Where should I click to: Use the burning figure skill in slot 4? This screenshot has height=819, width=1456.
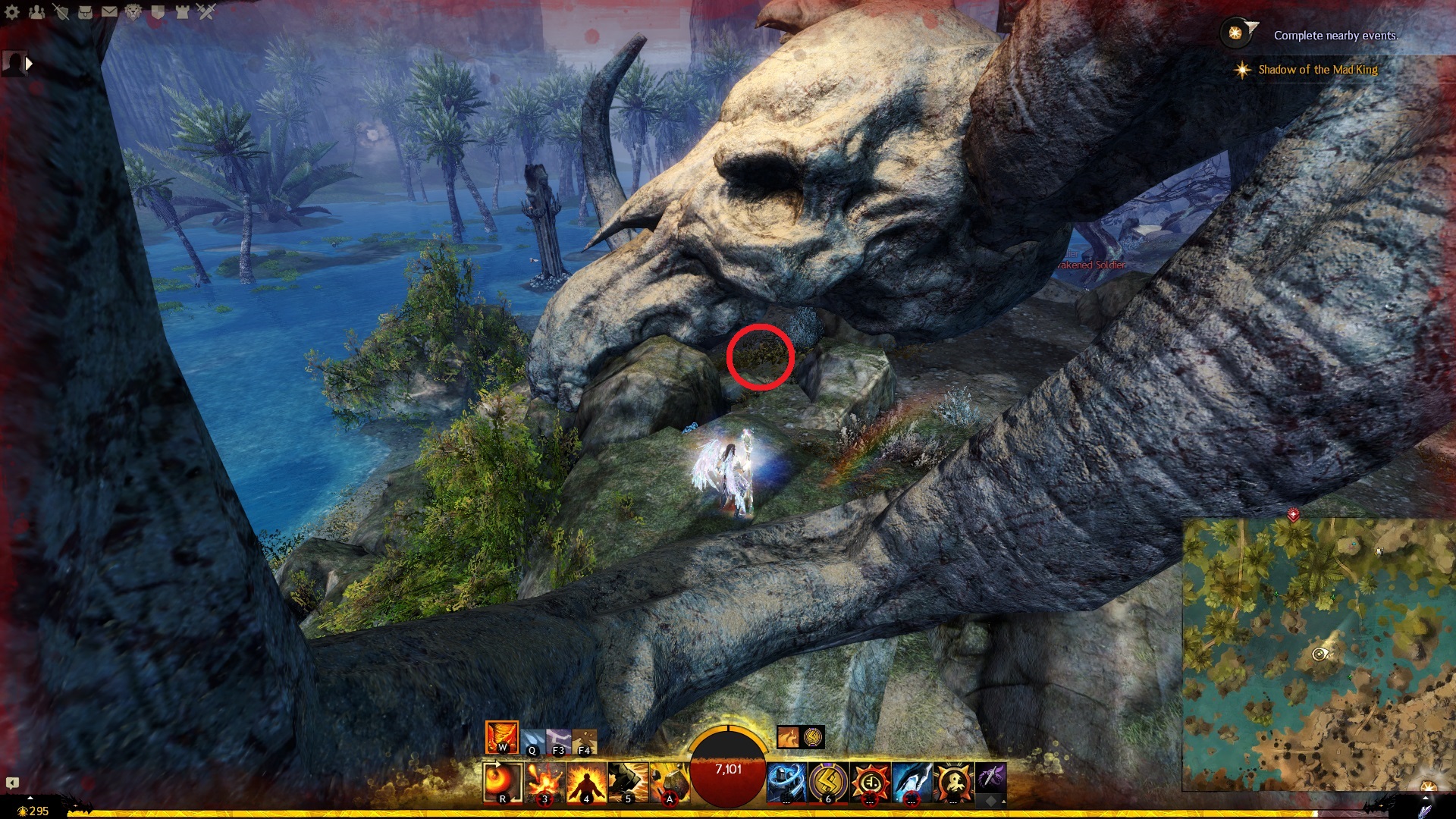click(x=586, y=782)
